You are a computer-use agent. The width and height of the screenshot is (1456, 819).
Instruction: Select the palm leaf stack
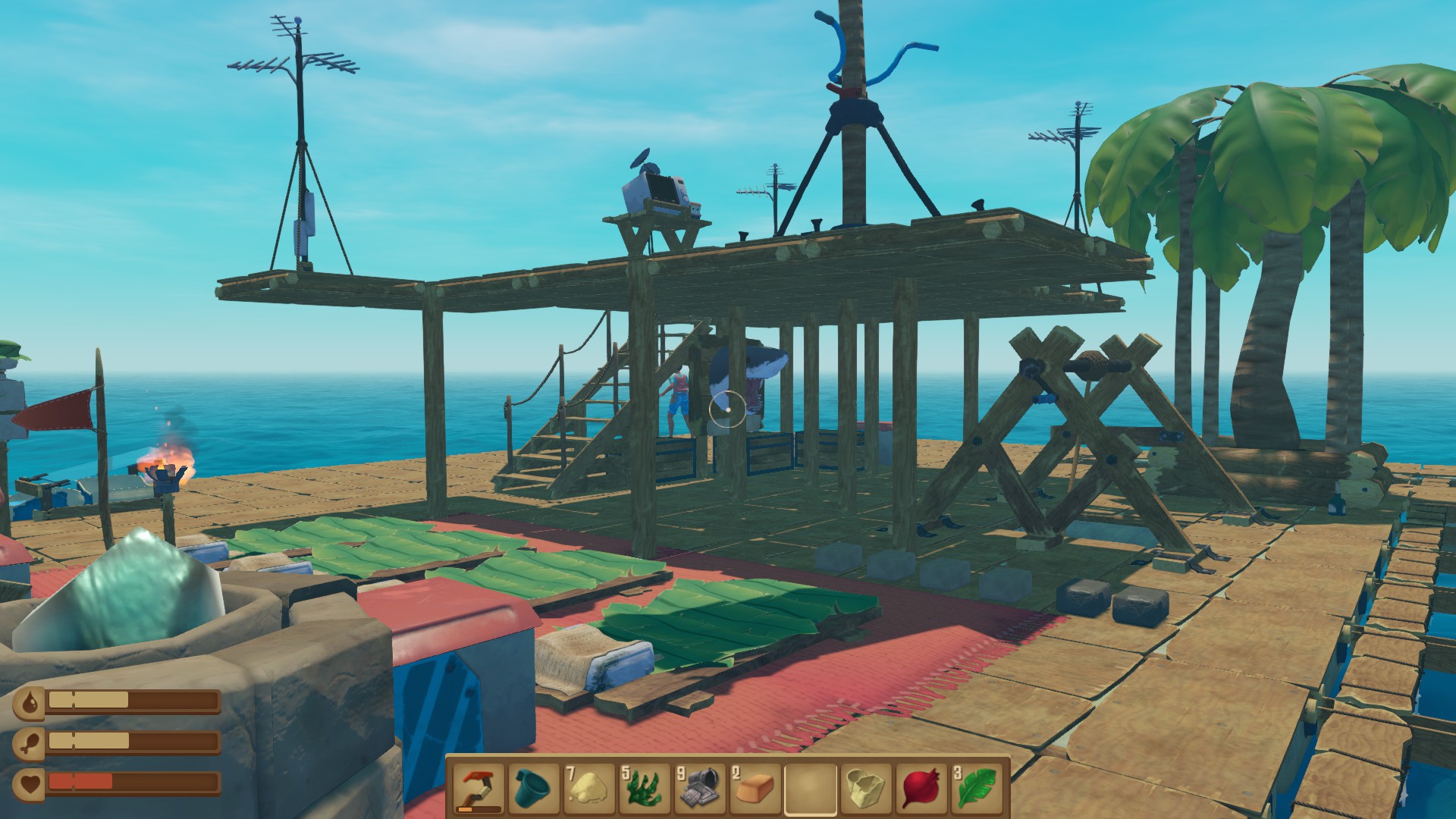point(976,789)
